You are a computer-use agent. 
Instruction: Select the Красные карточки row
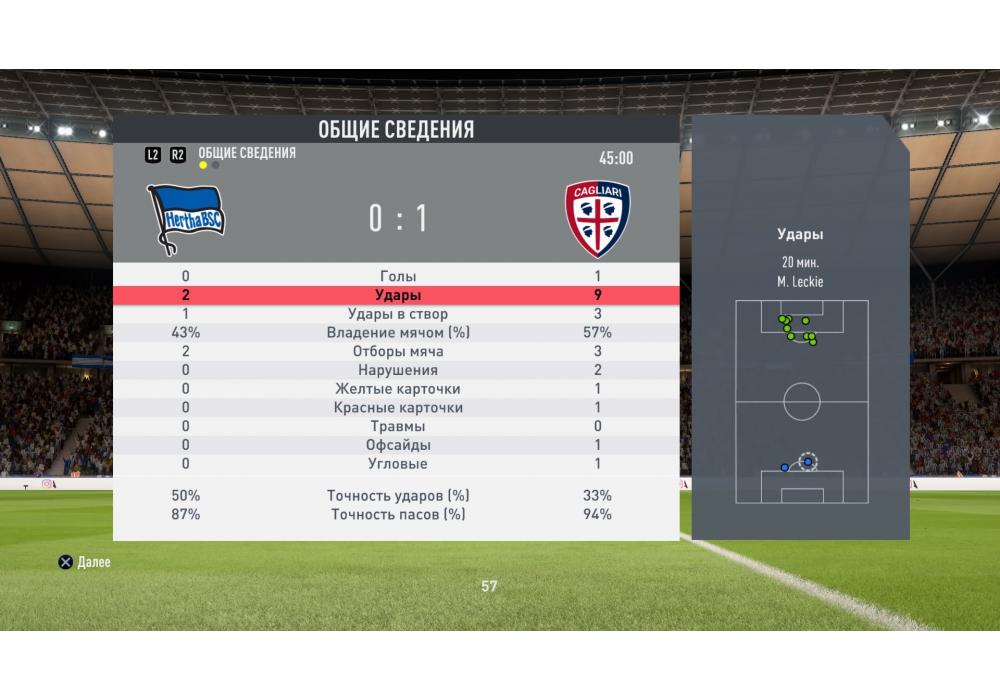(398, 408)
